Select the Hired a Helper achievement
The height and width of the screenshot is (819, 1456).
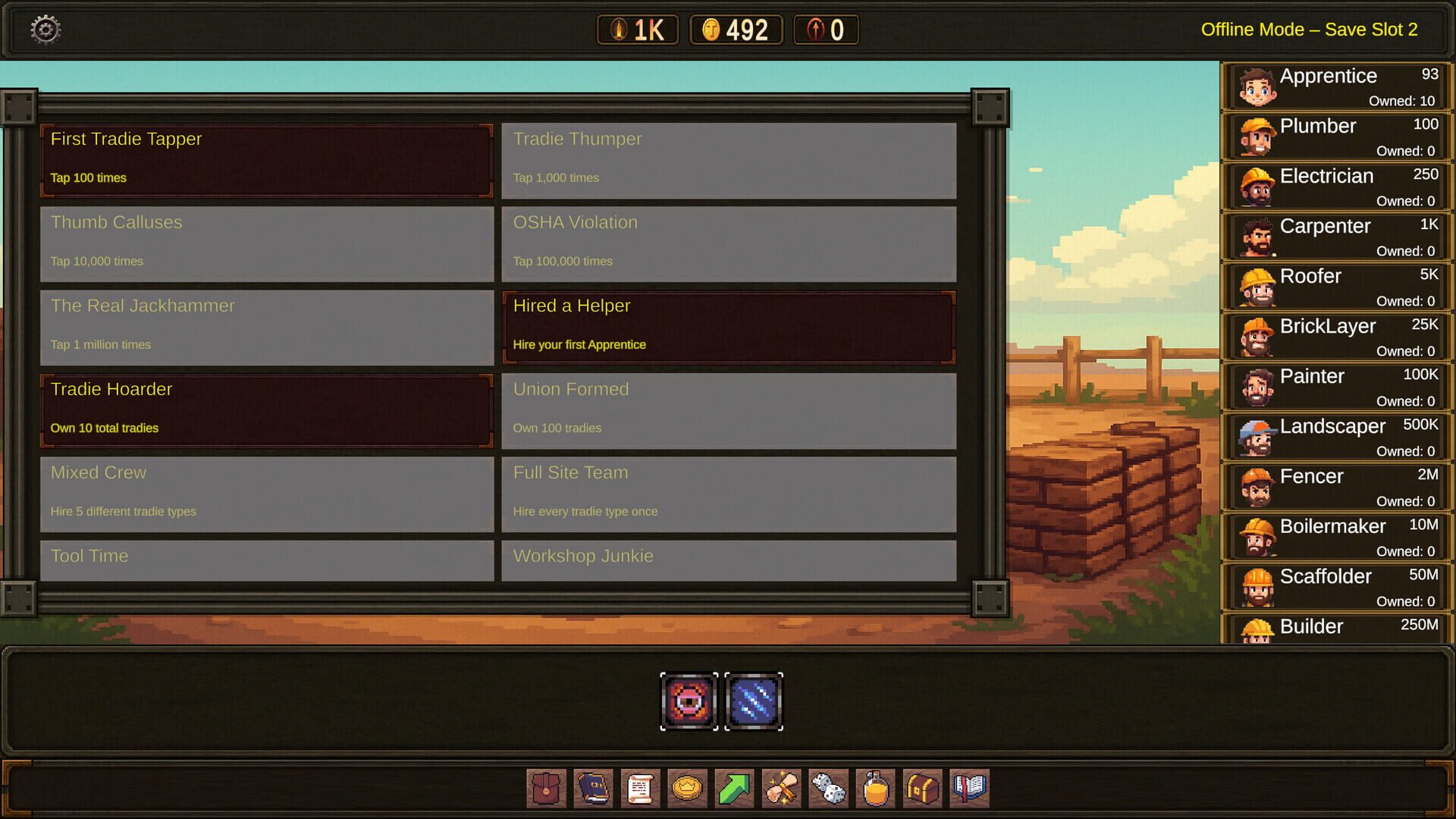(x=728, y=326)
